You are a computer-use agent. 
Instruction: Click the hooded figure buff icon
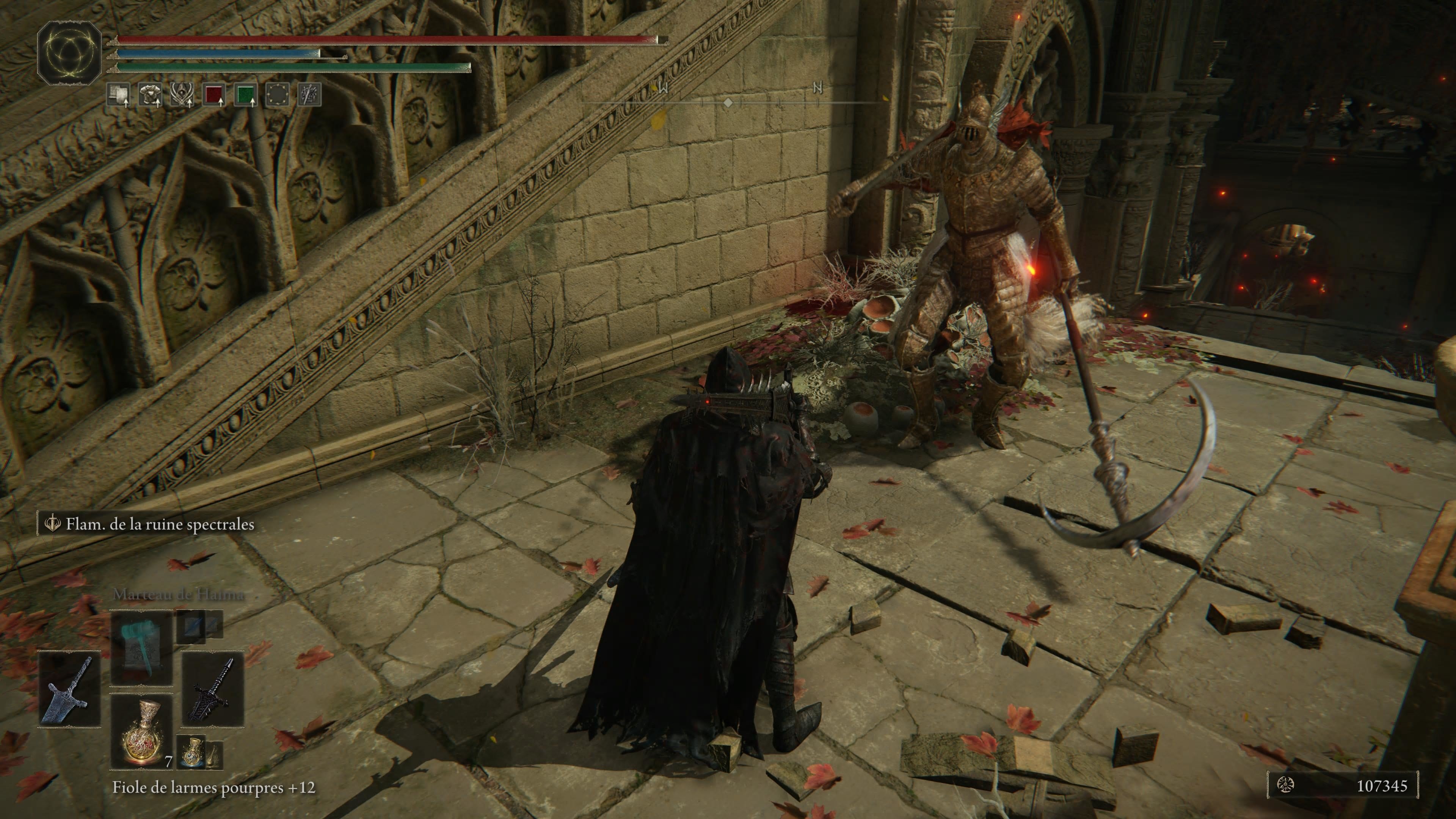click(182, 95)
